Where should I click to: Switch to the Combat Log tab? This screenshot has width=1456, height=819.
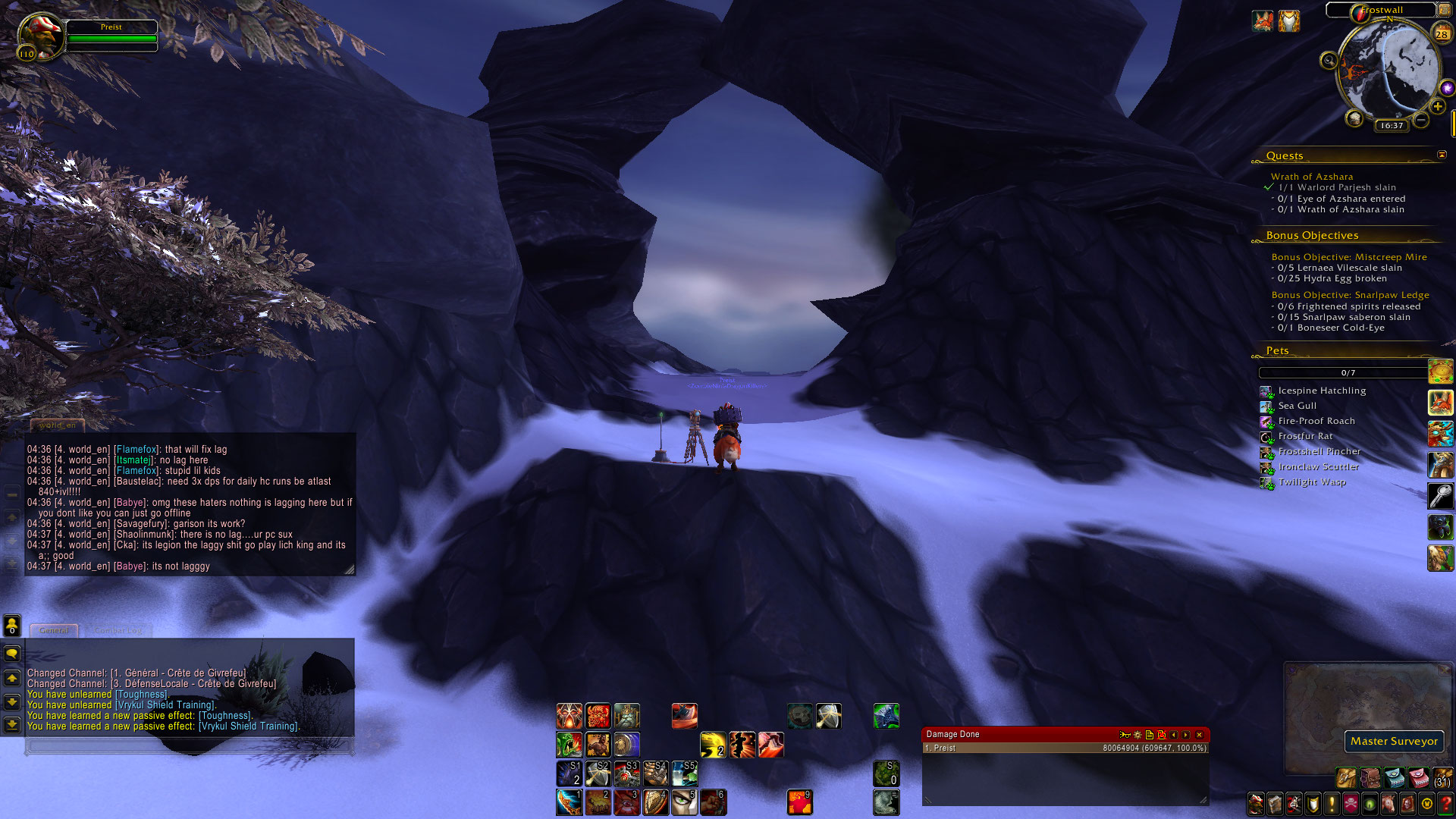click(x=119, y=629)
